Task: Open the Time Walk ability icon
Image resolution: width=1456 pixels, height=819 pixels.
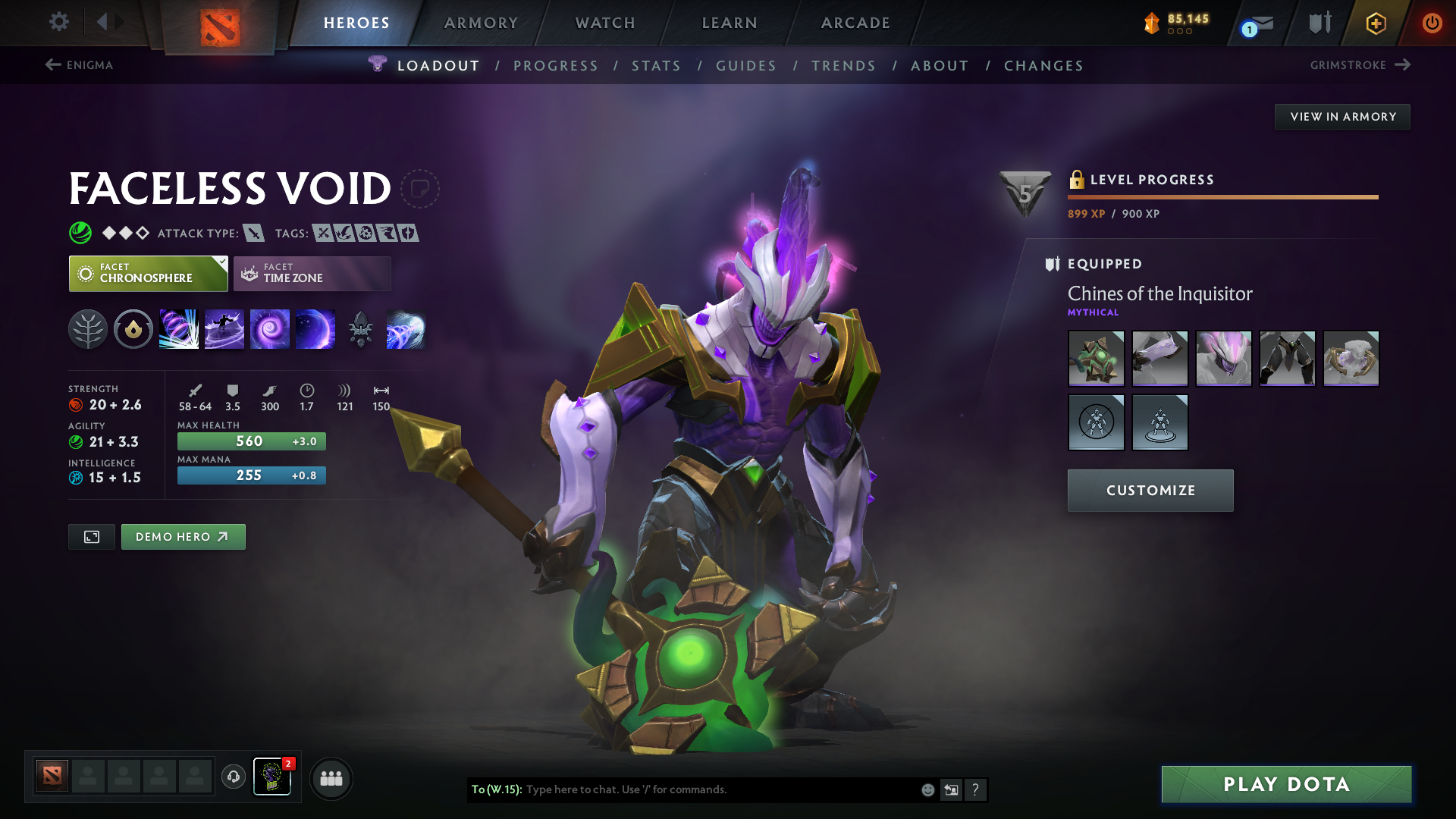Action: pos(179,328)
